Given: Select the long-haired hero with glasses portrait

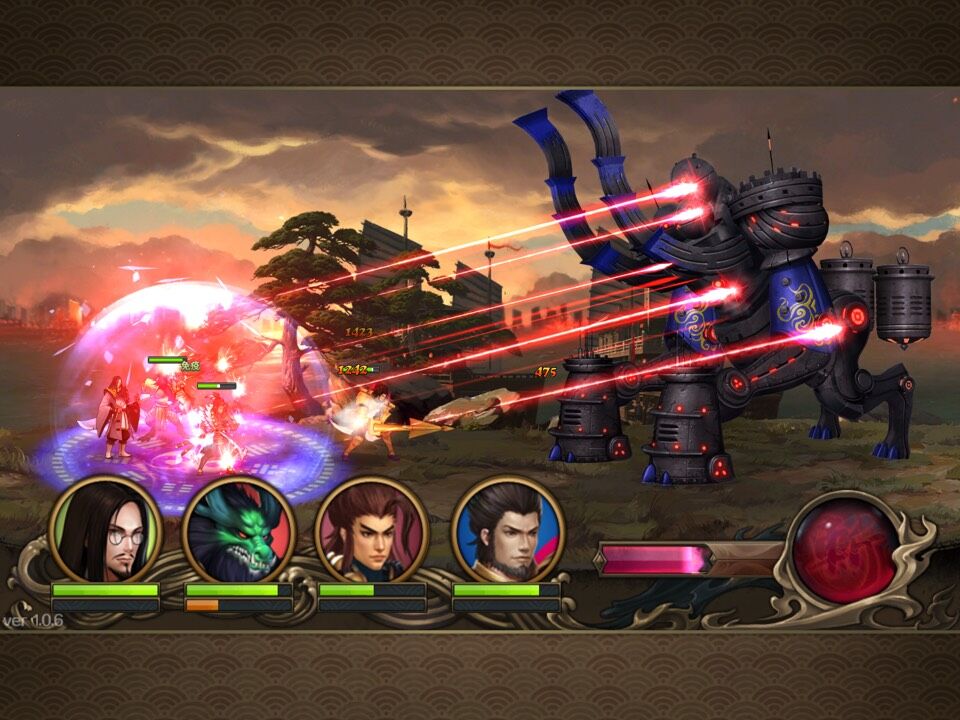Looking at the screenshot, I should click(105, 530).
